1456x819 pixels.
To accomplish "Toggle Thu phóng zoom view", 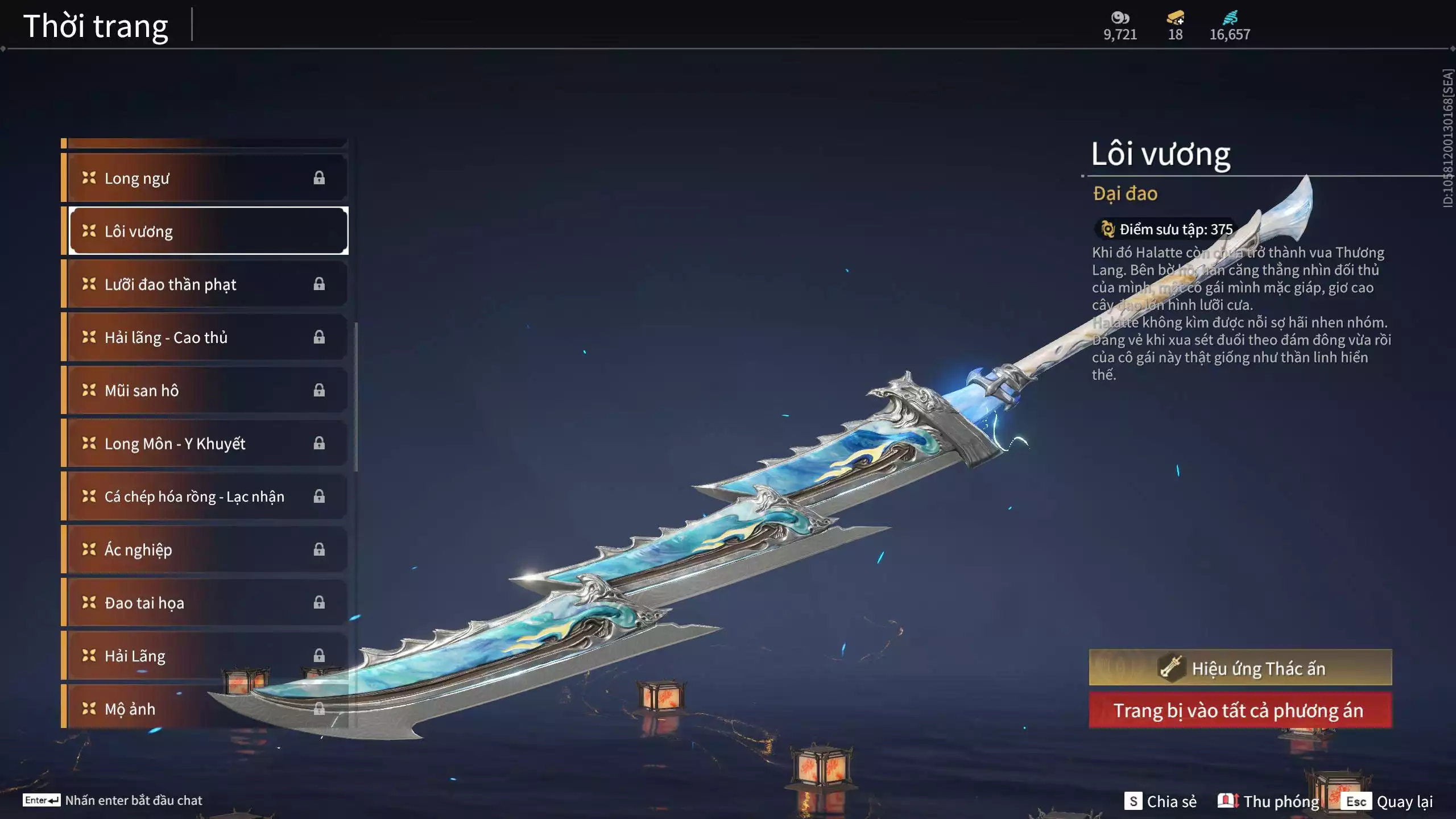I will tap(1268, 801).
